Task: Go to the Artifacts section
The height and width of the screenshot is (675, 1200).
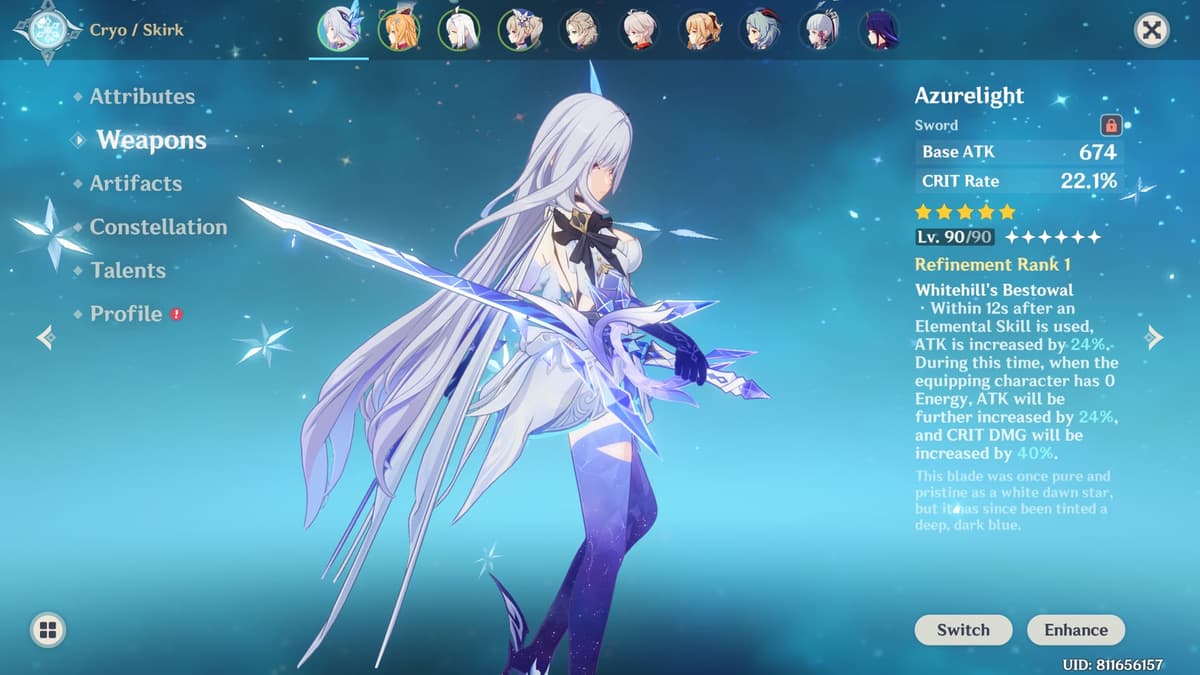Action: tap(136, 184)
